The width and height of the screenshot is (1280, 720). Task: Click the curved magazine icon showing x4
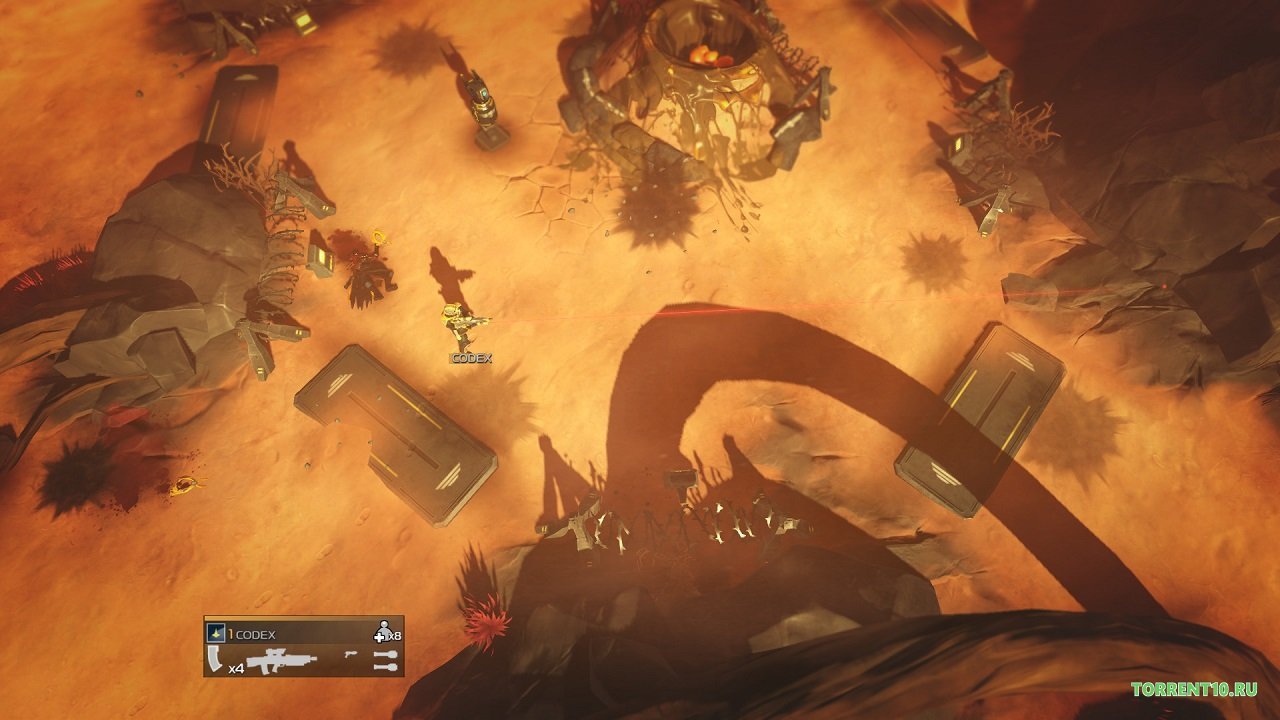(213, 658)
